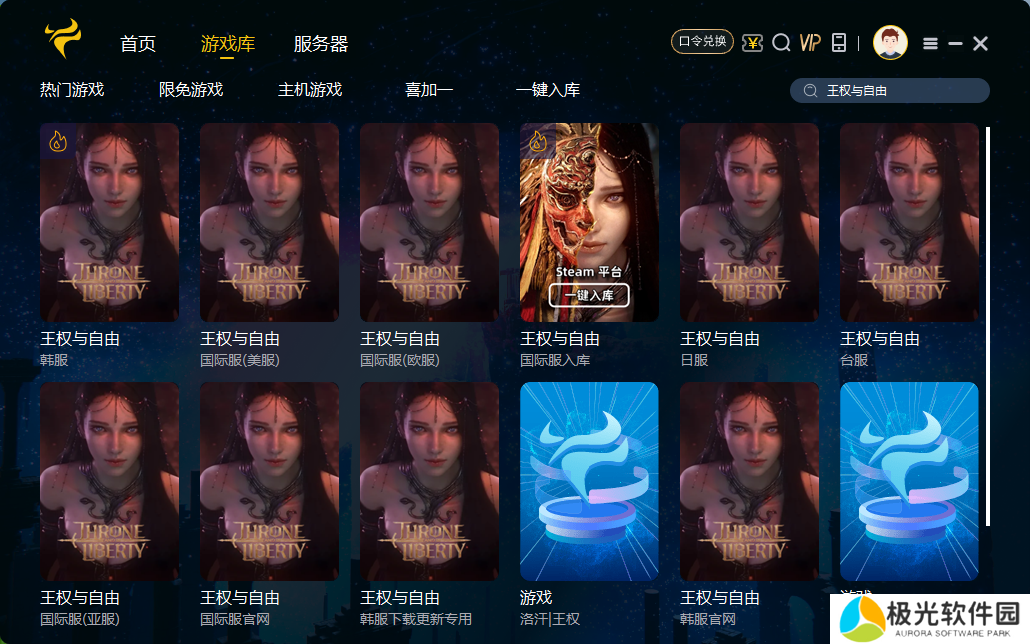Select the 王权与自由 日服 game card
Image resolution: width=1030 pixels, height=644 pixels.
click(x=749, y=222)
